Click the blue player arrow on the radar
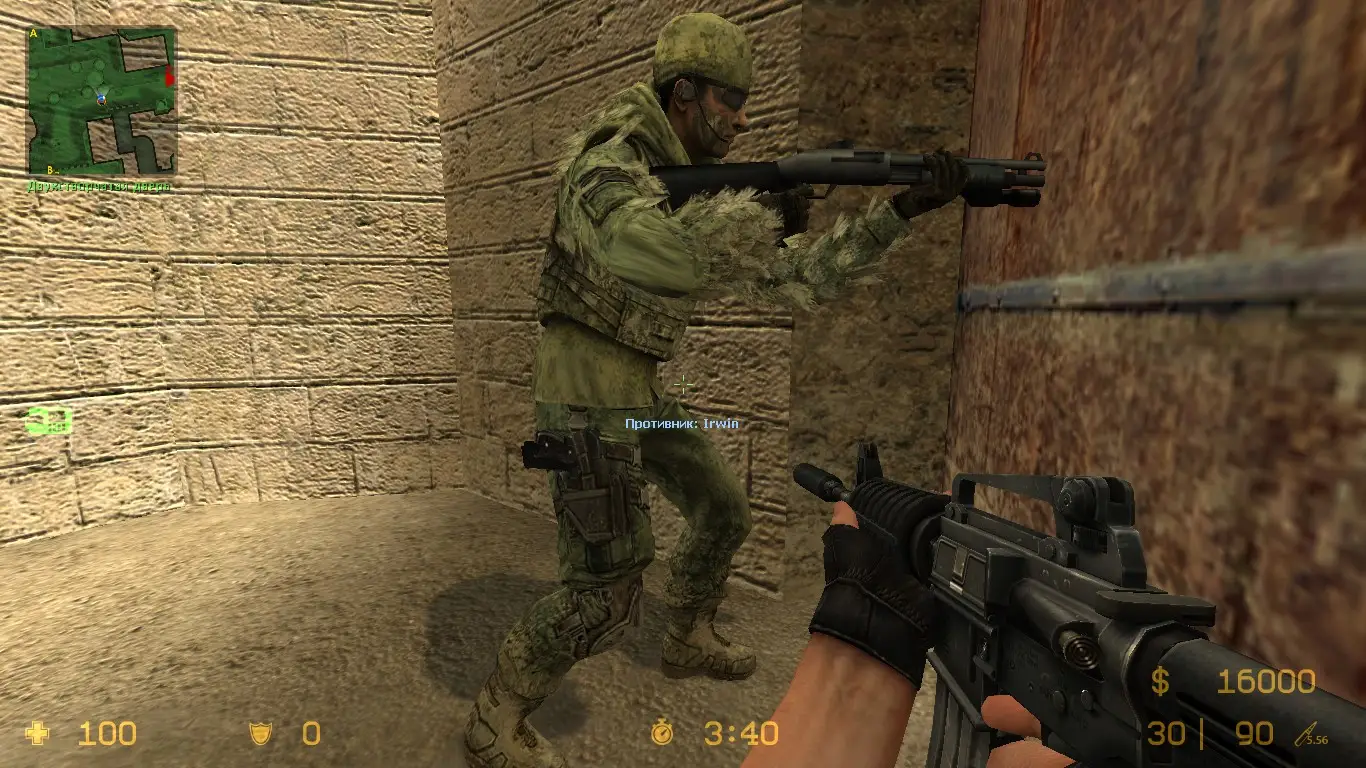 100,100
